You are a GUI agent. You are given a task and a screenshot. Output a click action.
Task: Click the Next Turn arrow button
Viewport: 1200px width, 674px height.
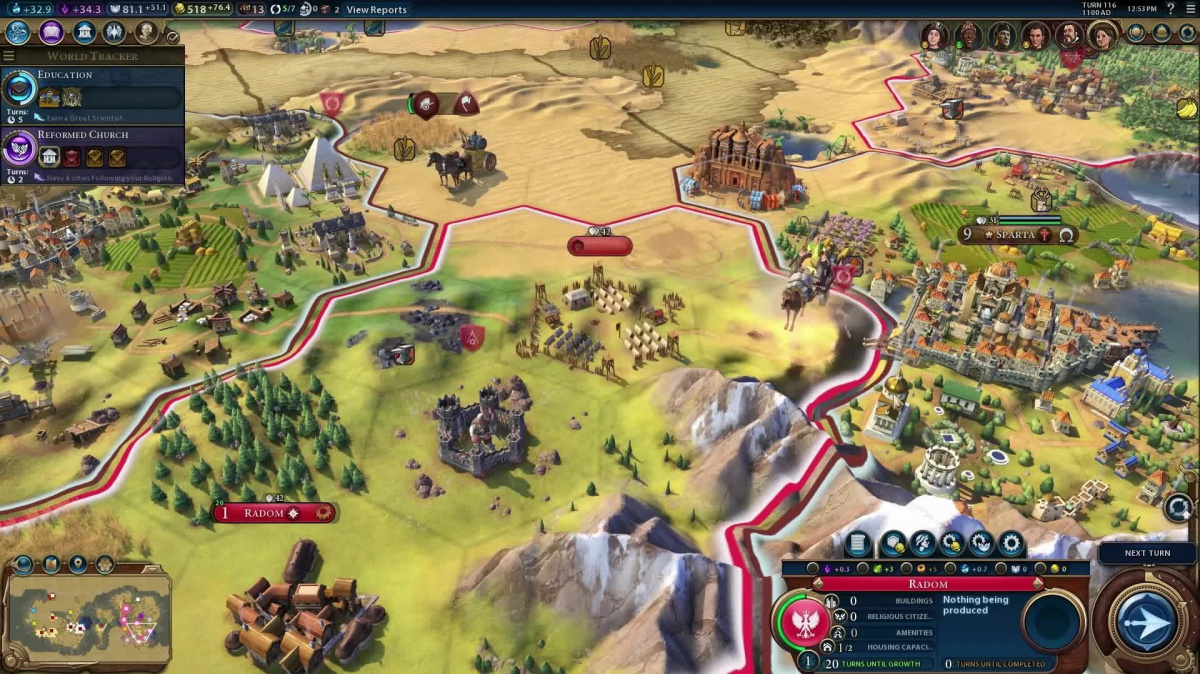point(1146,622)
